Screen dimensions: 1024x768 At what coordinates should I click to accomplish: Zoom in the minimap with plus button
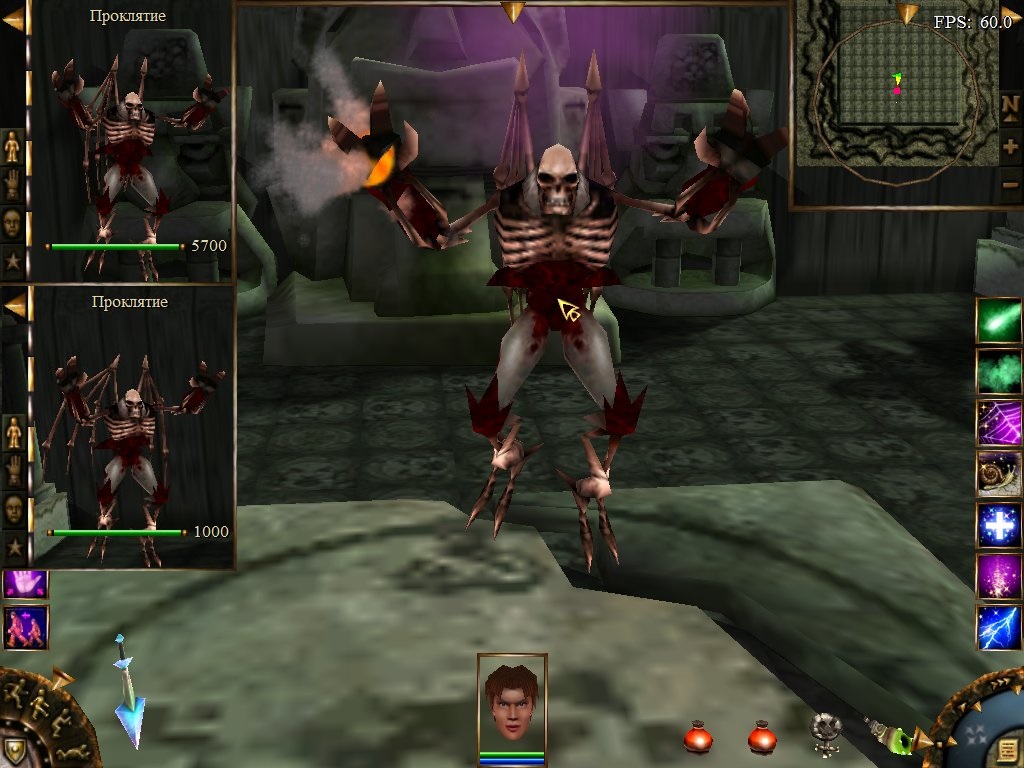pyautogui.click(x=1010, y=146)
